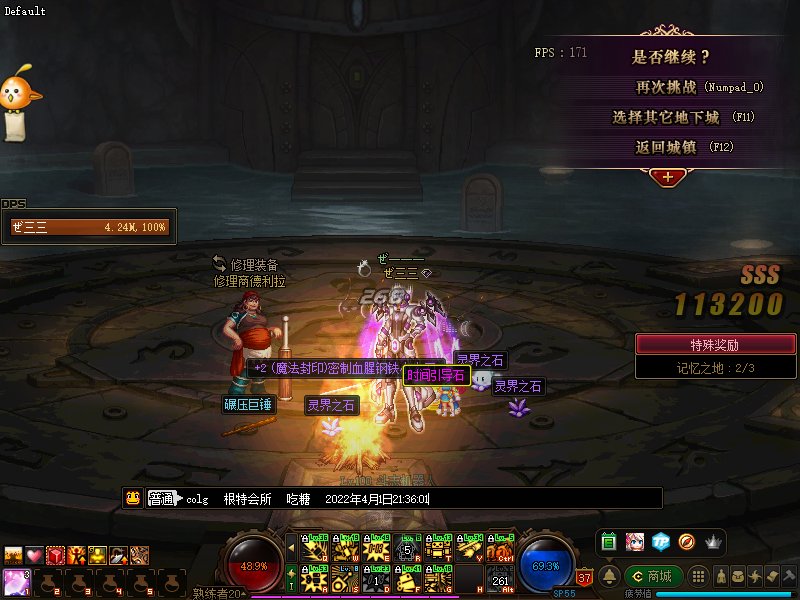Open the orange compass icon

686,542
